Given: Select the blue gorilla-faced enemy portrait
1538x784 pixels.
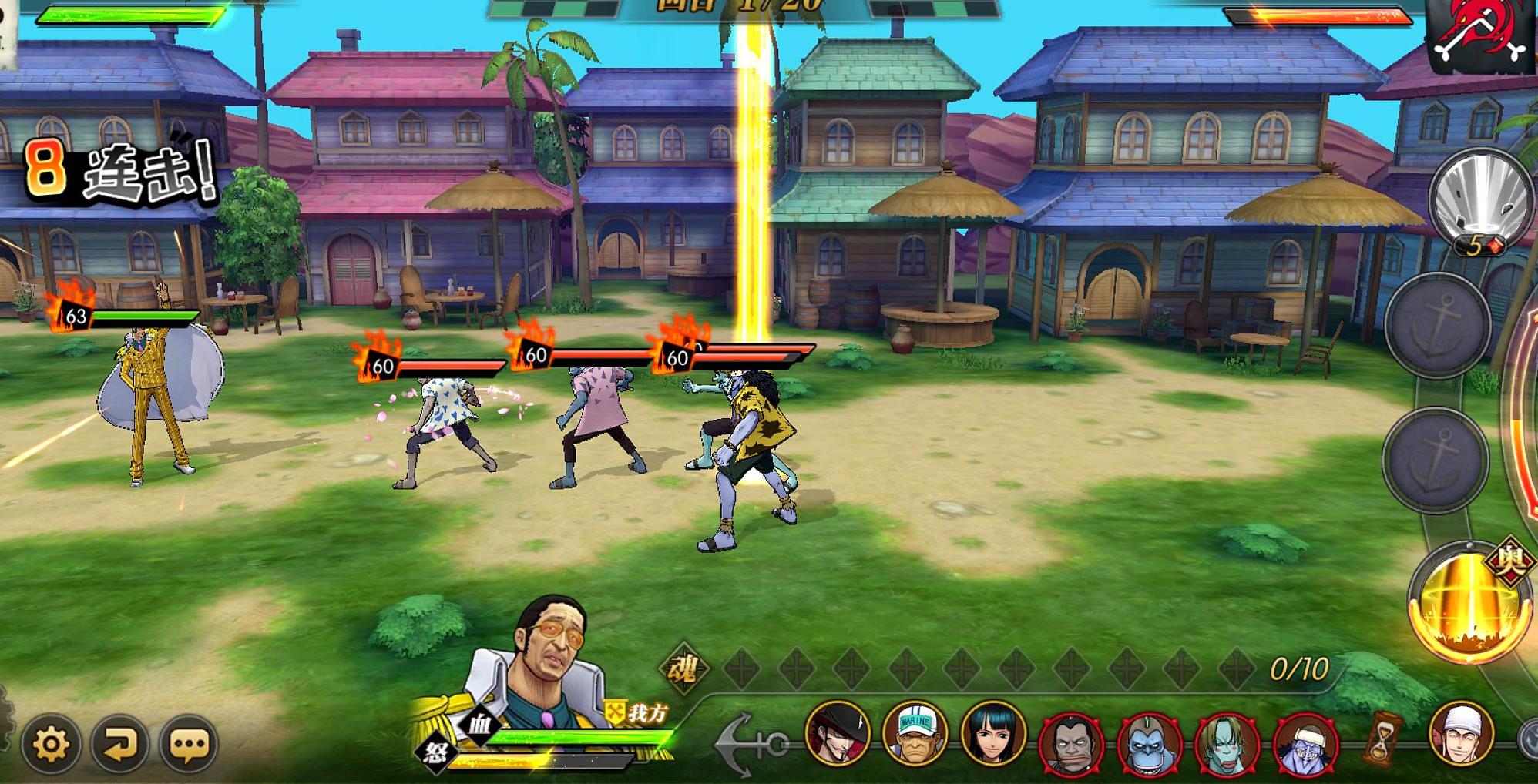Looking at the screenshot, I should (1149, 743).
